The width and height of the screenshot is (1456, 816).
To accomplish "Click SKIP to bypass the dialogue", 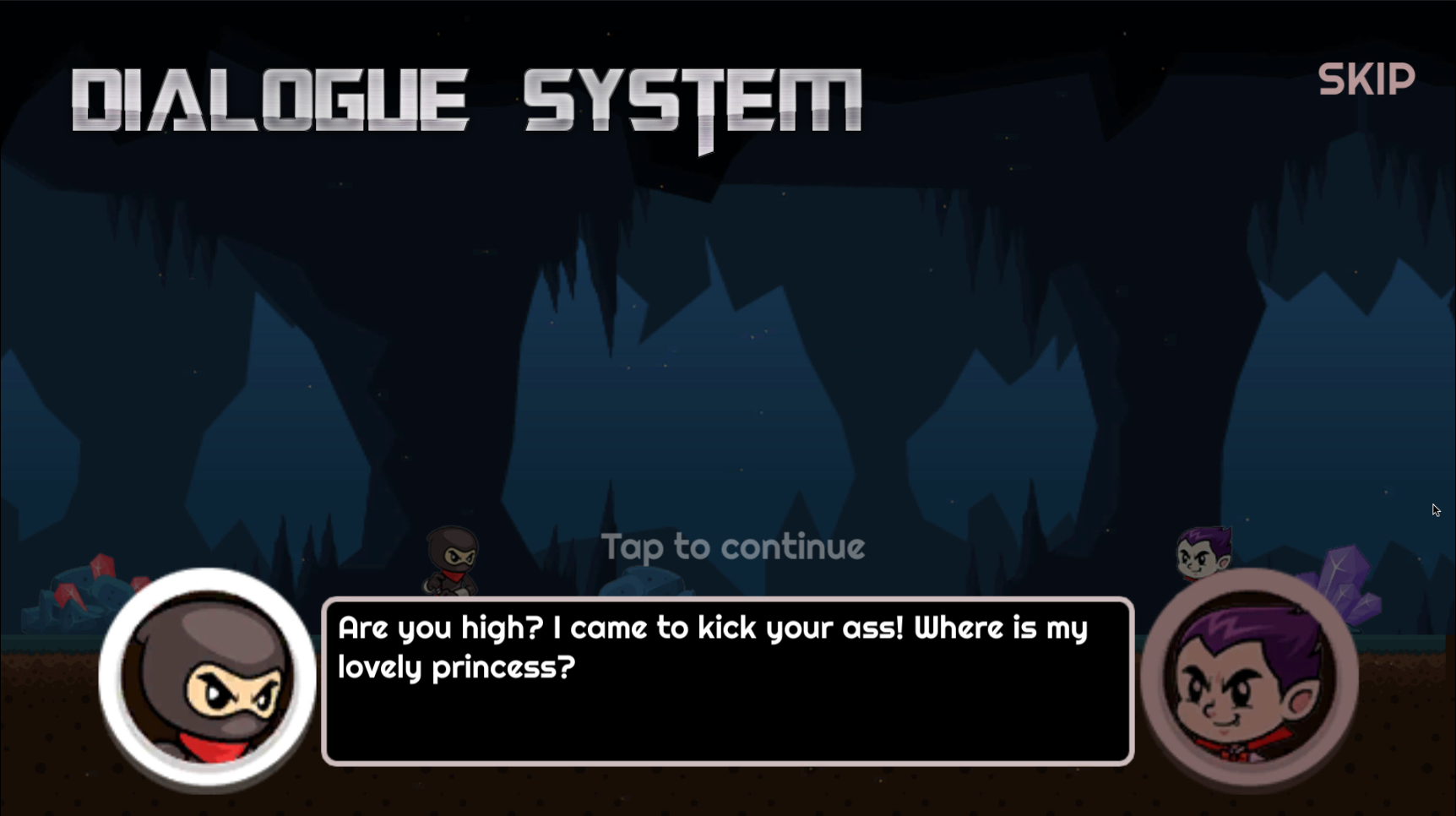I will tap(1366, 79).
